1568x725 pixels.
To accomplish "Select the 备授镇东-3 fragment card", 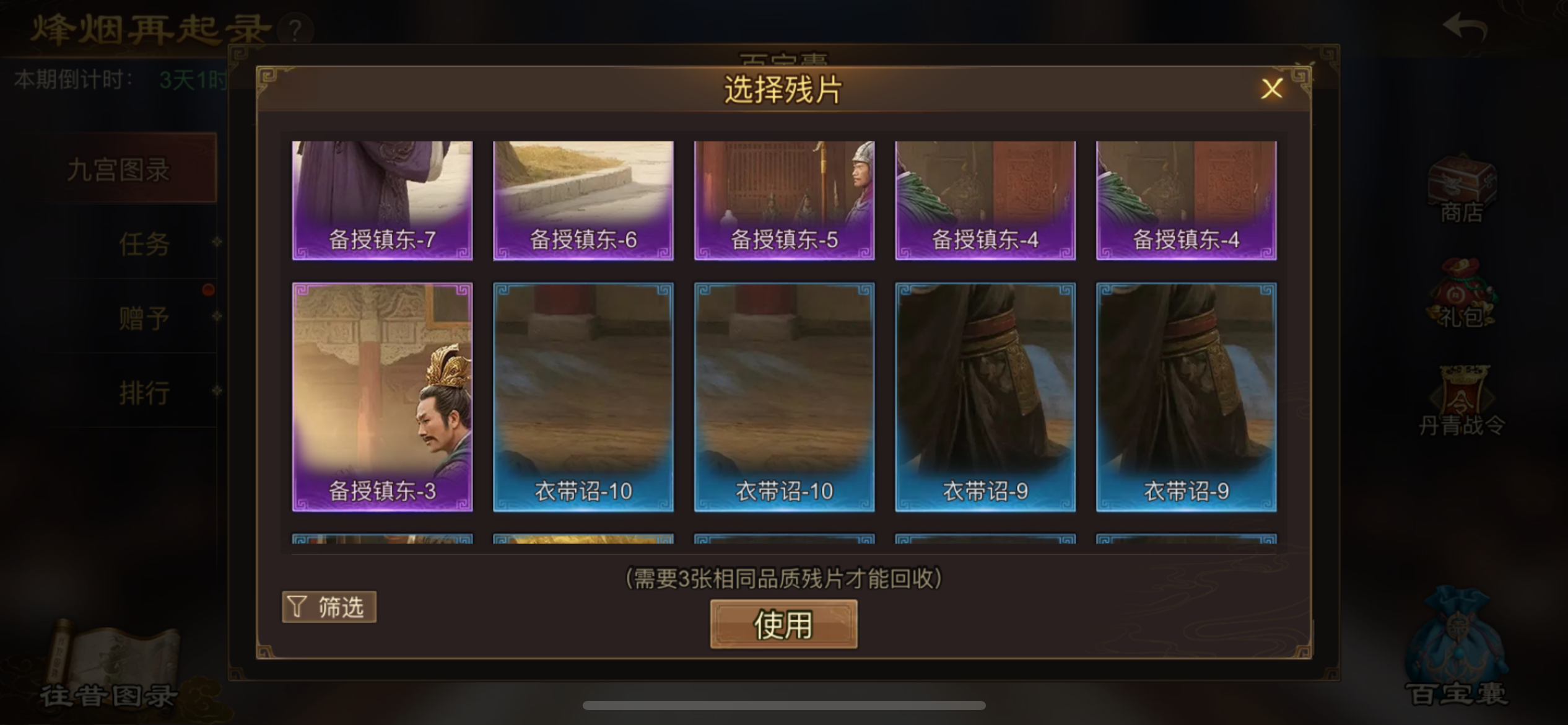I will (381, 395).
